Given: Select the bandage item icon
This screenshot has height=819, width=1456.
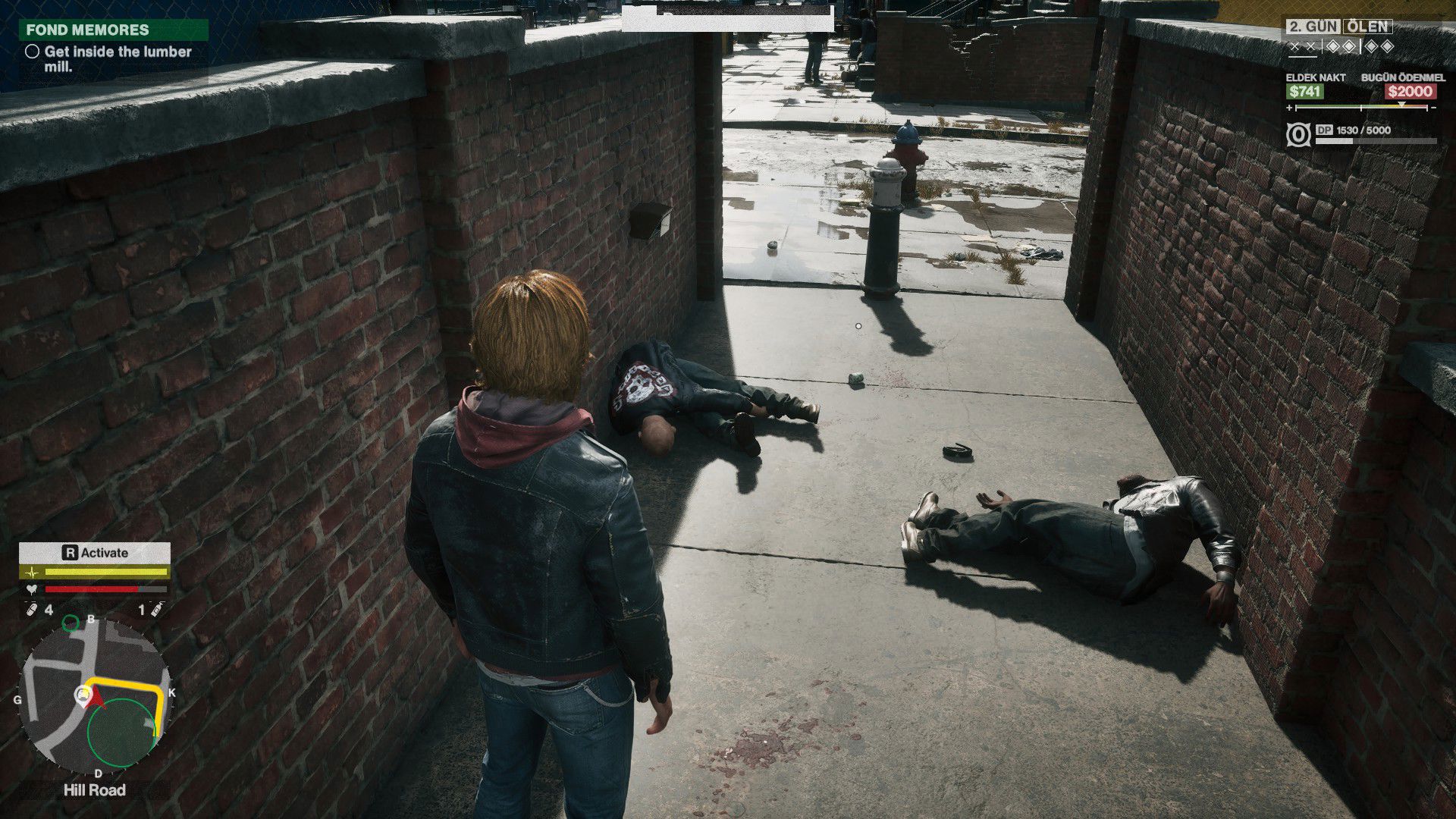Looking at the screenshot, I should pyautogui.click(x=31, y=610).
